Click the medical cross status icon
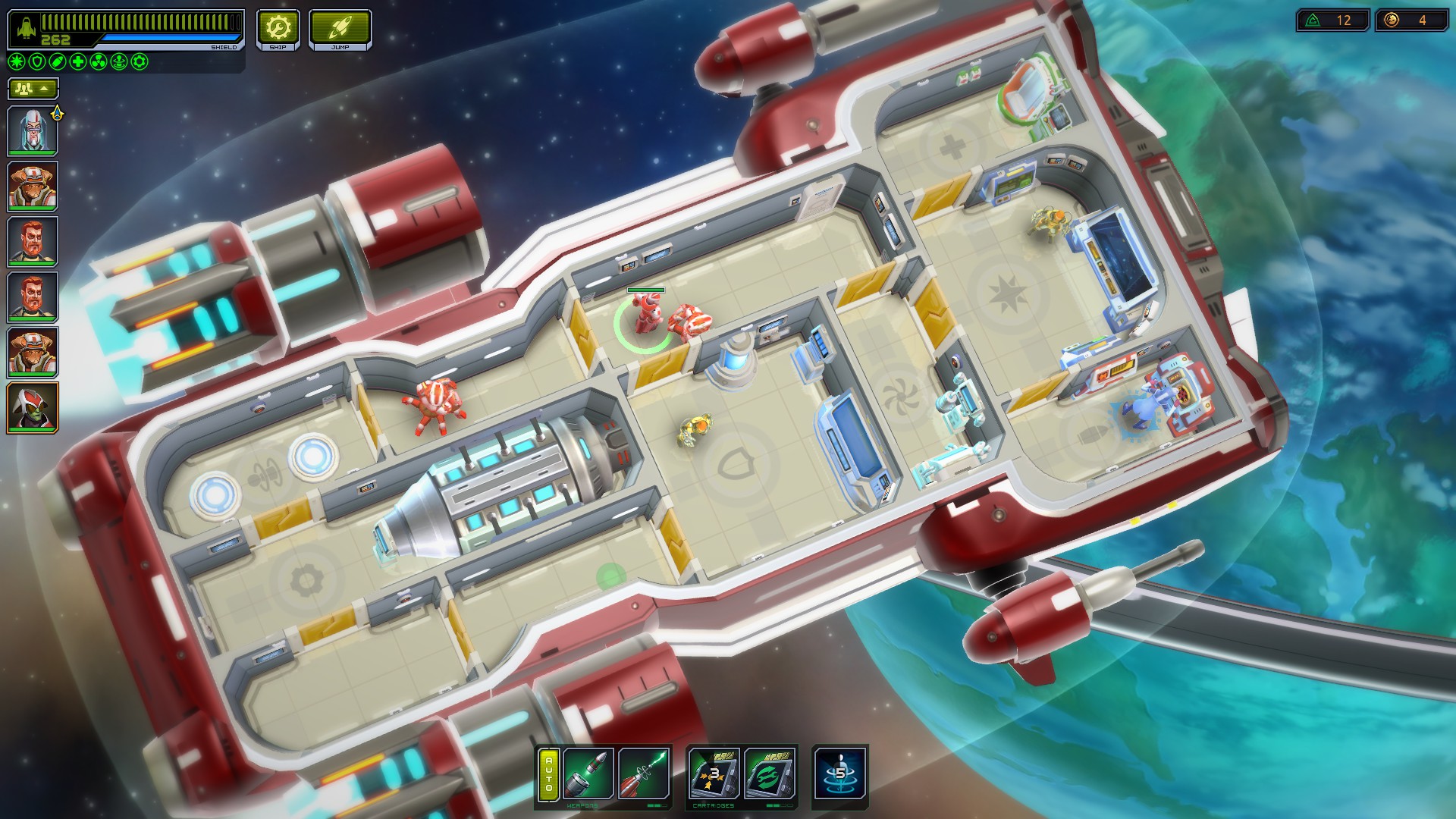 pos(77,63)
